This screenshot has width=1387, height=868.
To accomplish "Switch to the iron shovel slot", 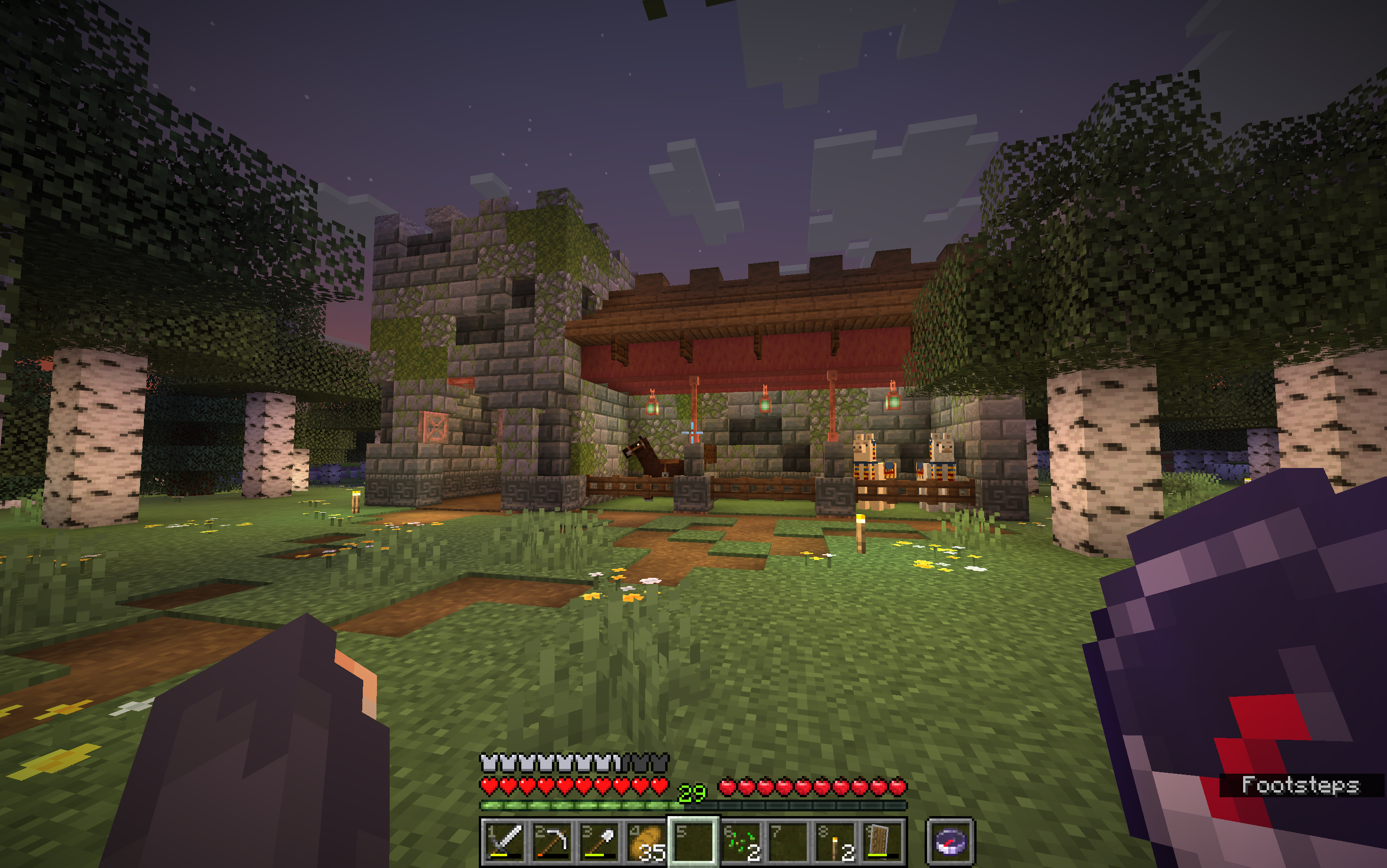I will pos(598,842).
